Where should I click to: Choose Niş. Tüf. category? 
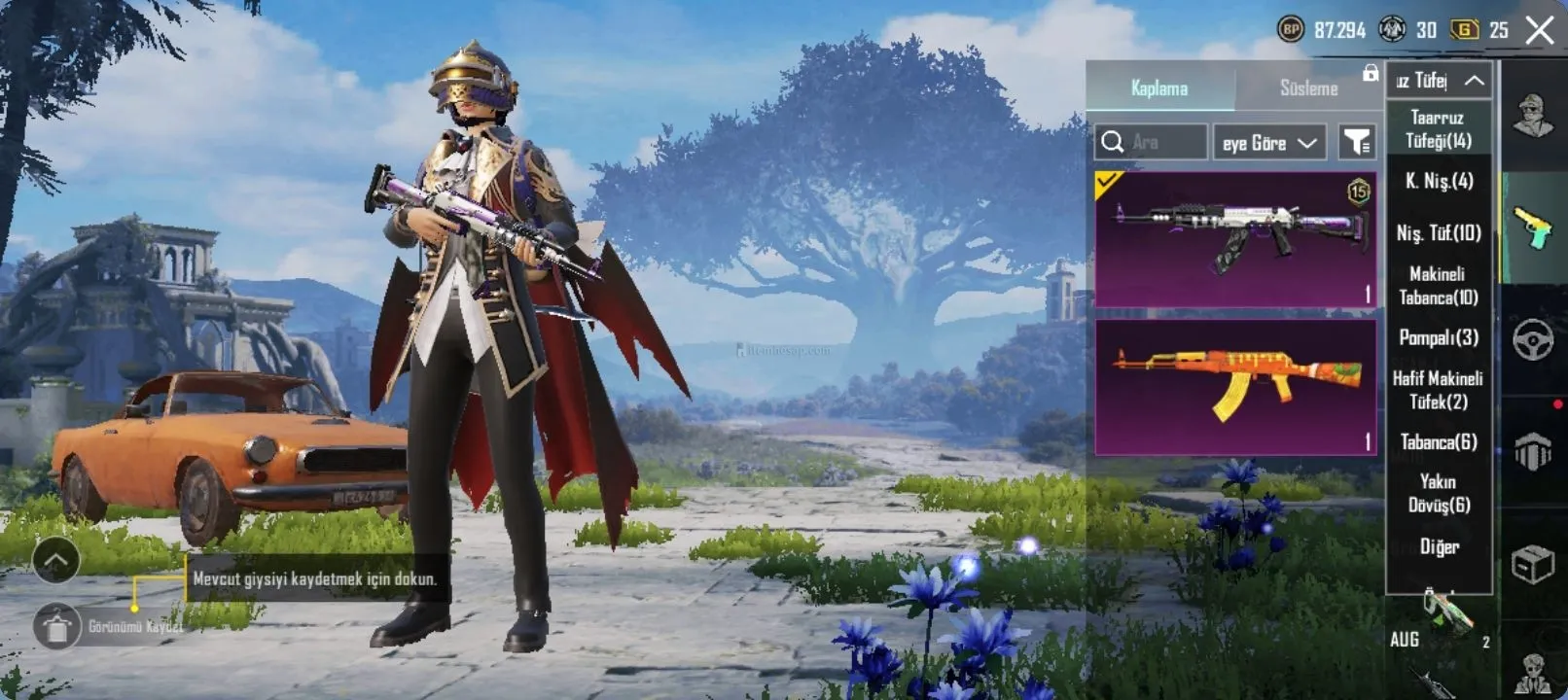1439,232
